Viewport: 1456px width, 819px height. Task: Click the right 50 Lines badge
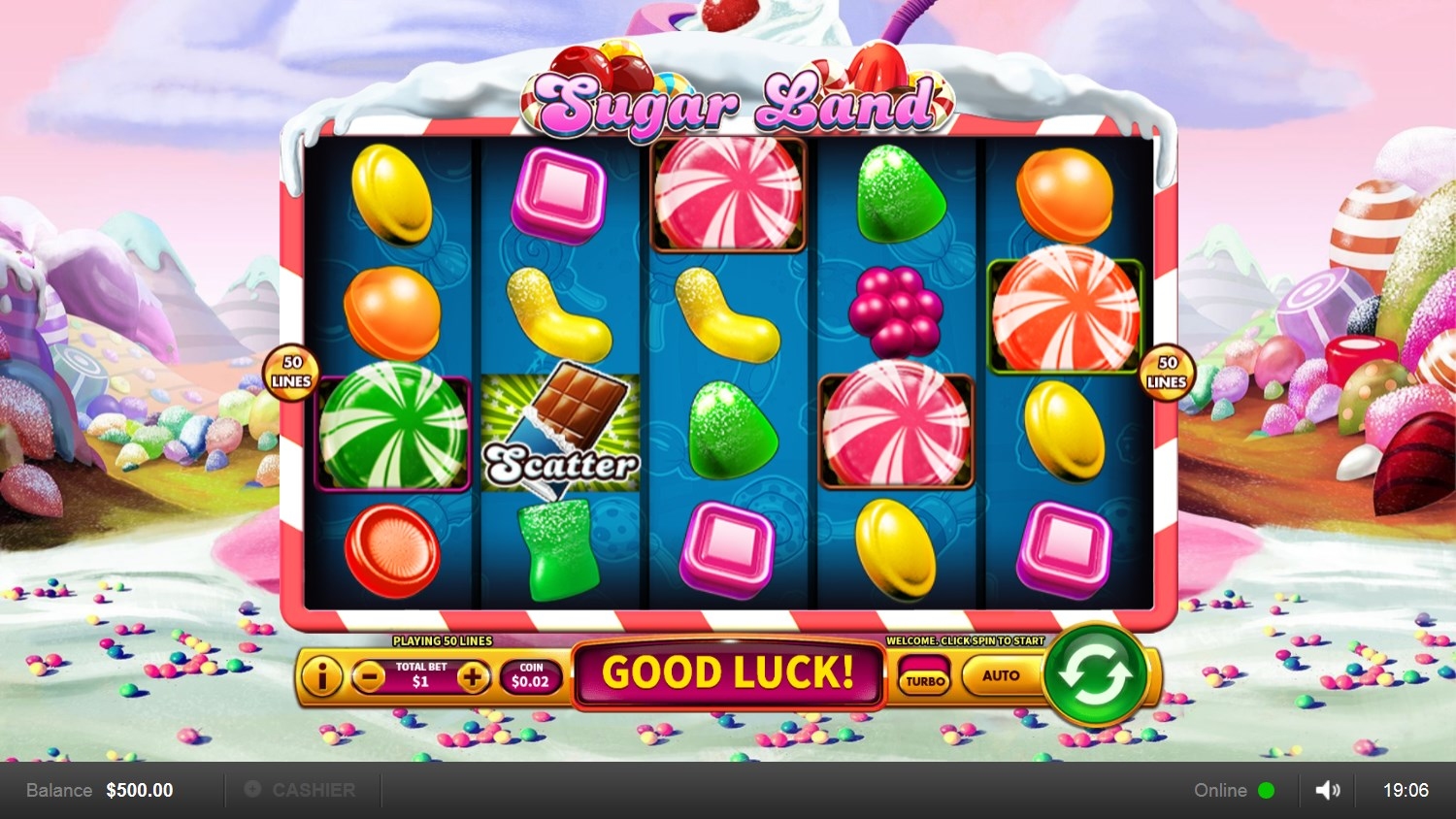(1167, 372)
